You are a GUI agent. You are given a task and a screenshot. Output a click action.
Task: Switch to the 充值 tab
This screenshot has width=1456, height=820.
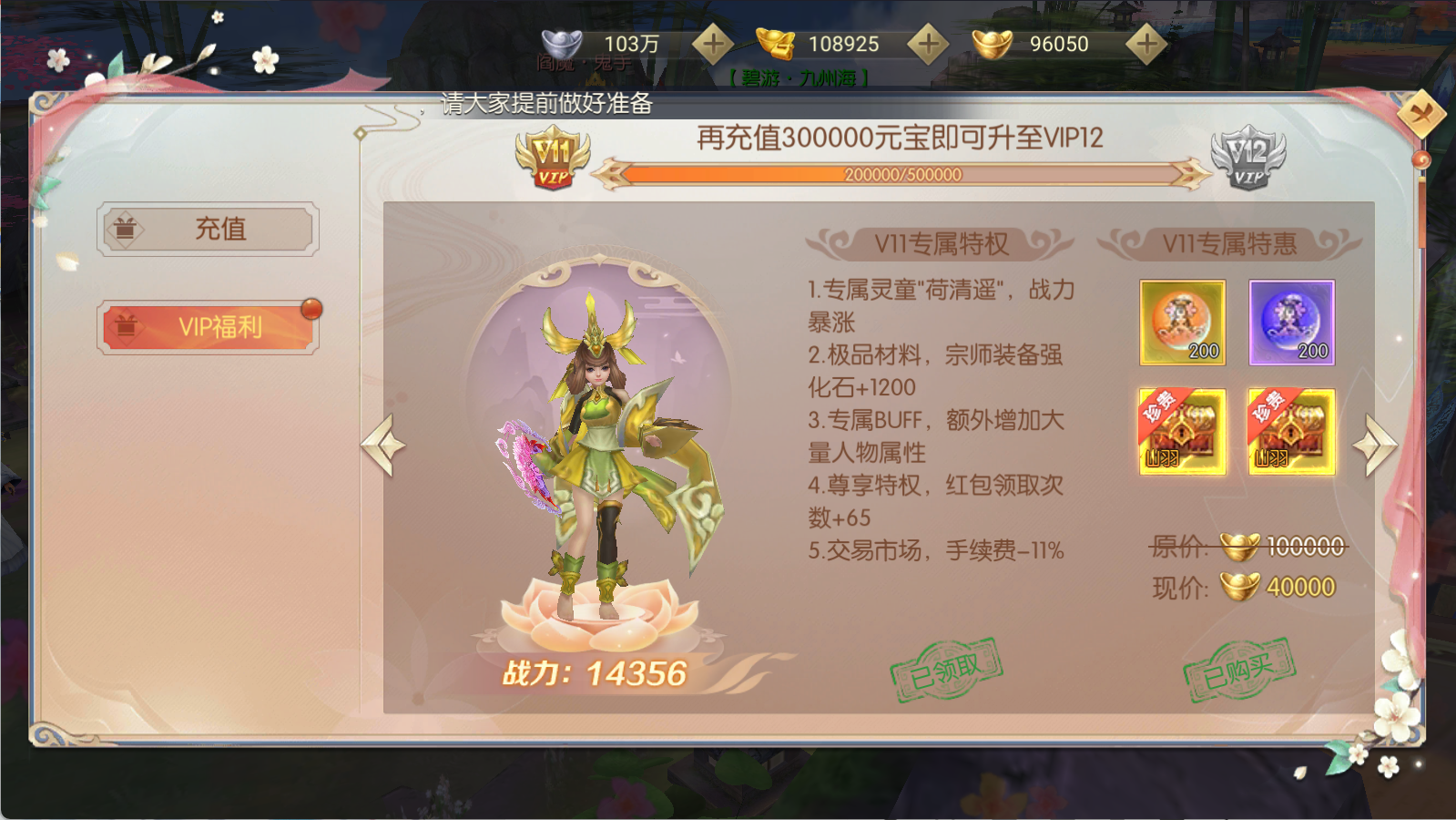click(x=208, y=230)
